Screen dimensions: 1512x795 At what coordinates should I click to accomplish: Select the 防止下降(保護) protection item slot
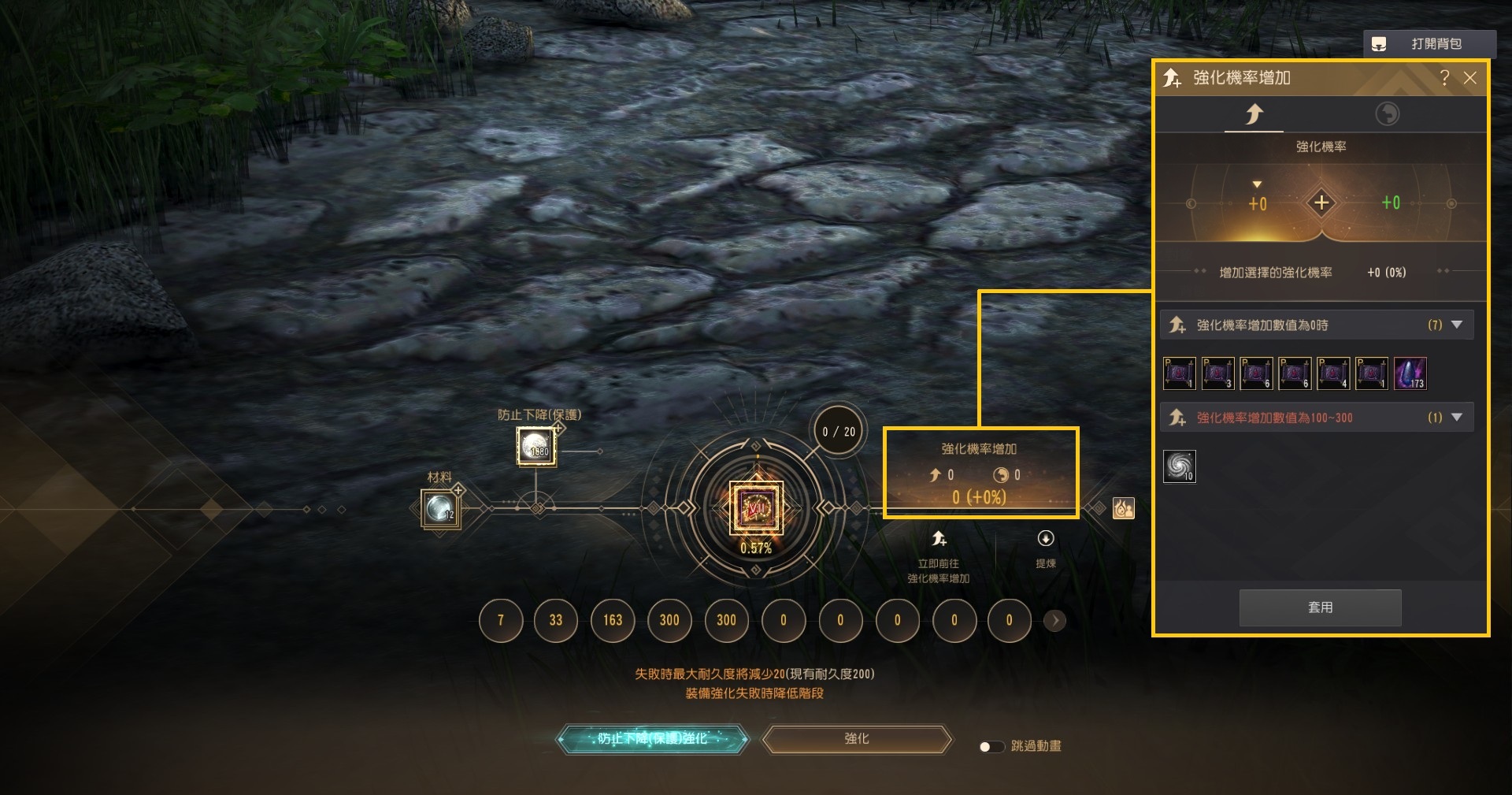pyautogui.click(x=536, y=447)
